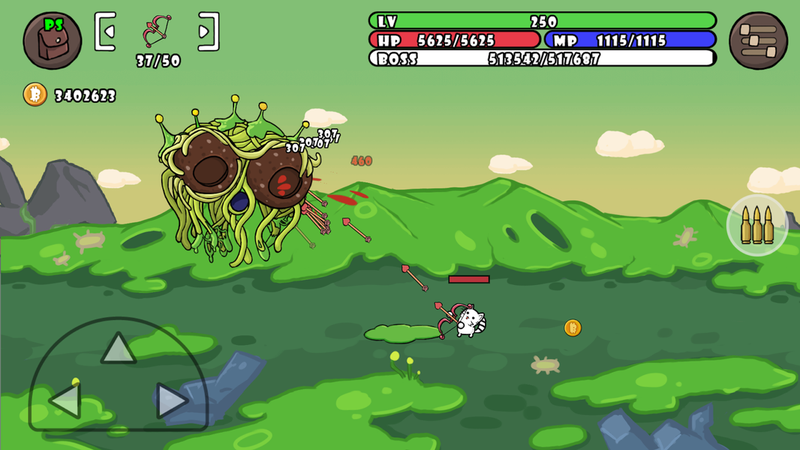The height and width of the screenshot is (450, 800).
Task: Select the equipped bow weapon icon
Action: point(157,31)
